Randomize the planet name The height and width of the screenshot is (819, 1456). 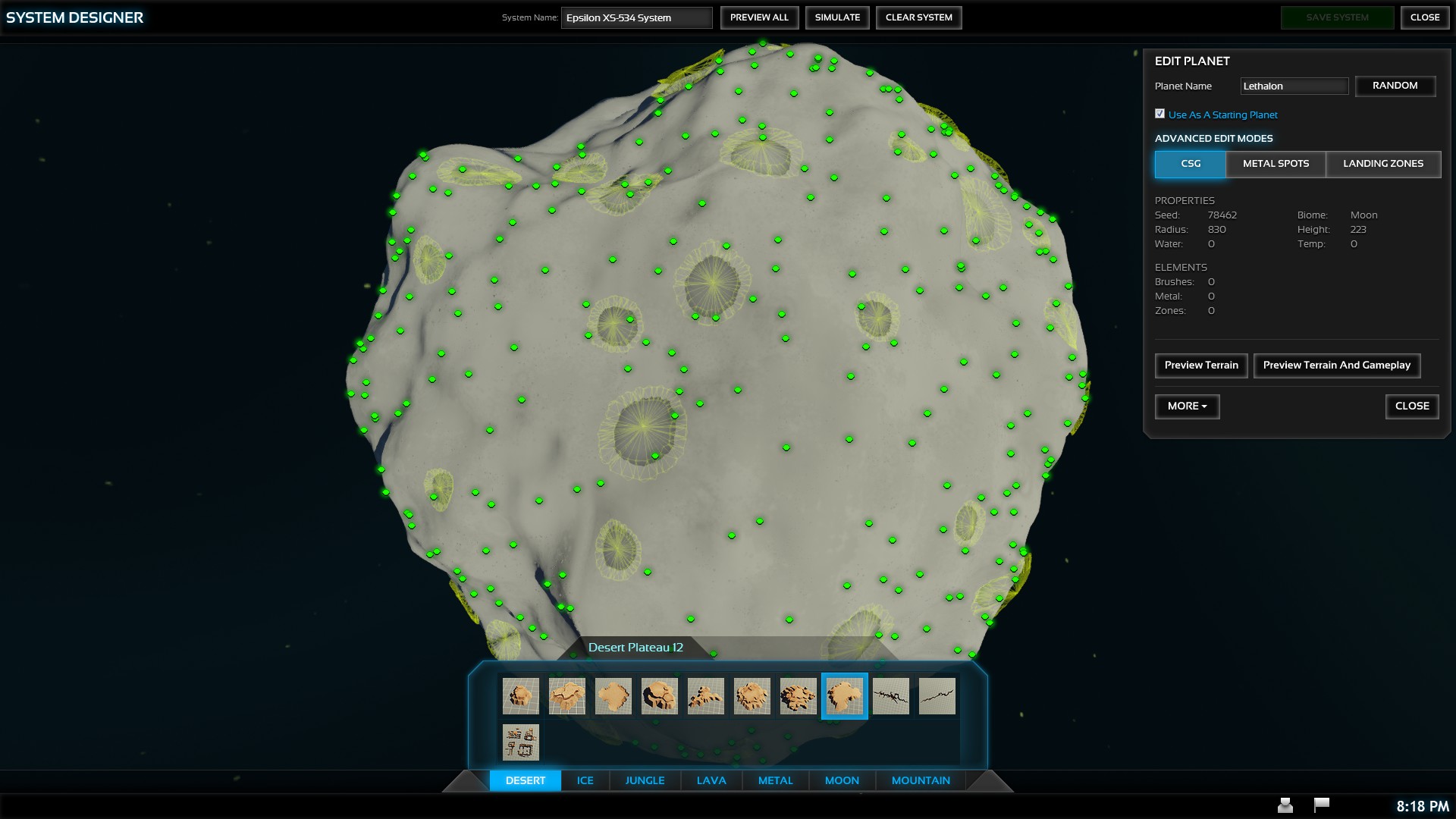pyautogui.click(x=1395, y=86)
